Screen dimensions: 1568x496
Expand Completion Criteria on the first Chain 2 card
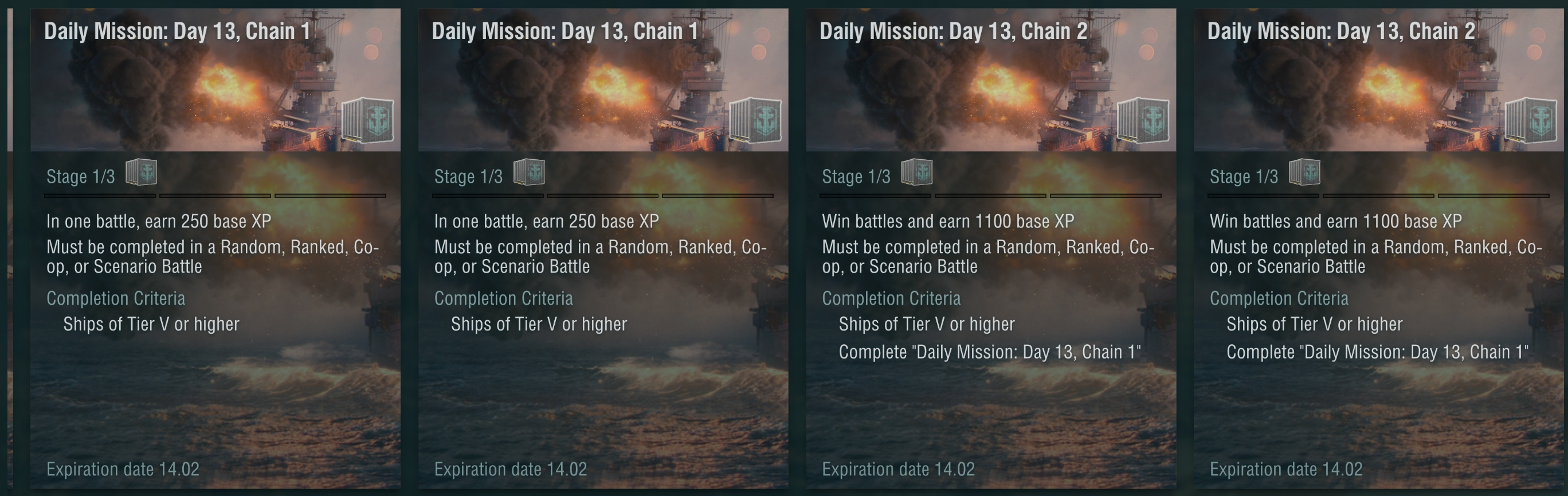click(x=892, y=298)
